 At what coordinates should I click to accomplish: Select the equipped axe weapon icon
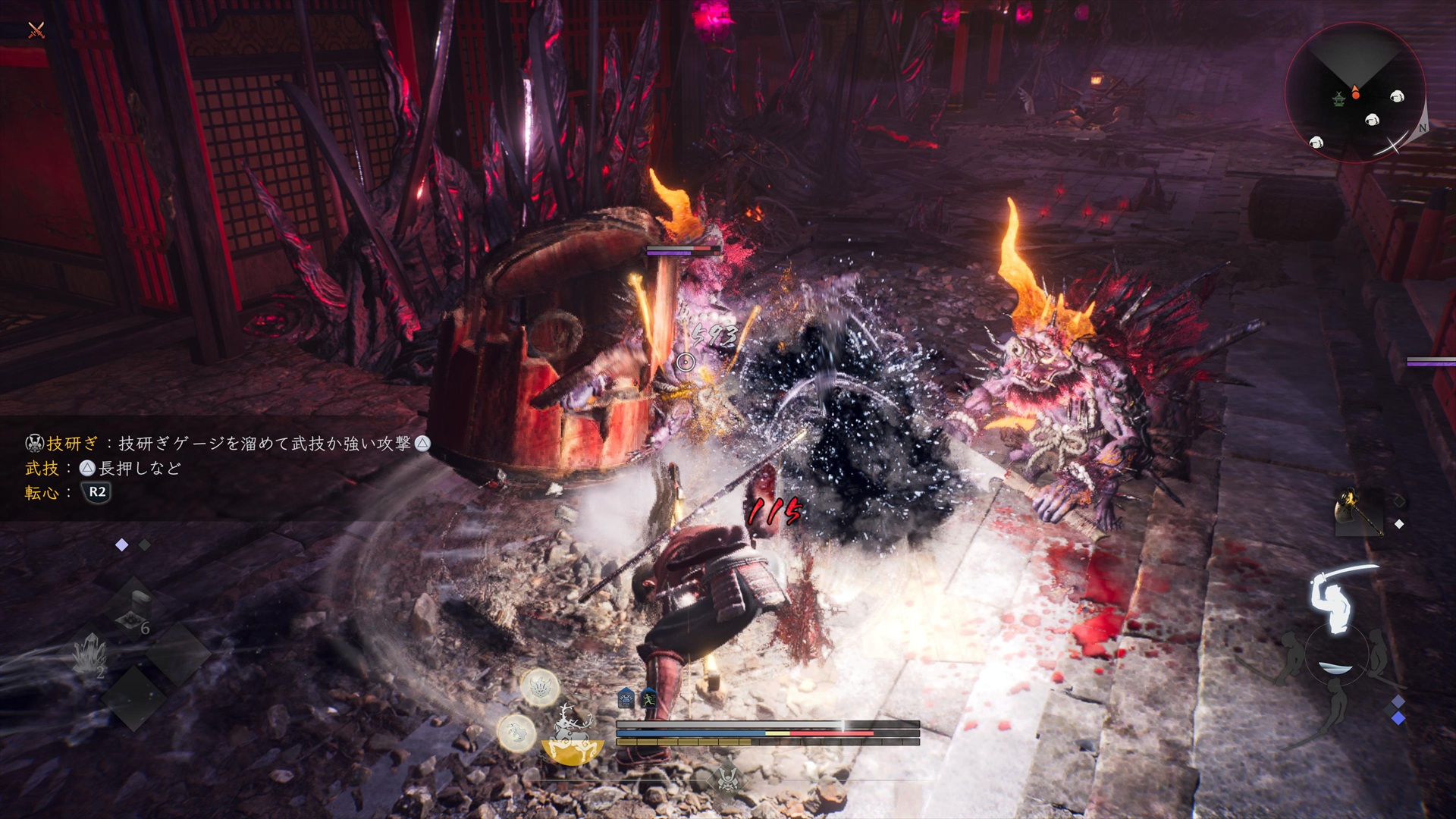click(x=1359, y=510)
